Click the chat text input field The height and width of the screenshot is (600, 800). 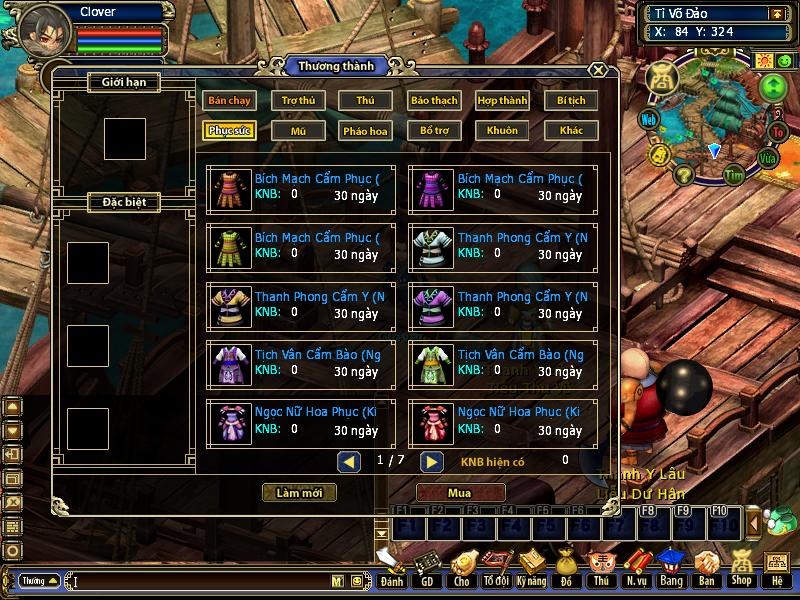coord(200,580)
